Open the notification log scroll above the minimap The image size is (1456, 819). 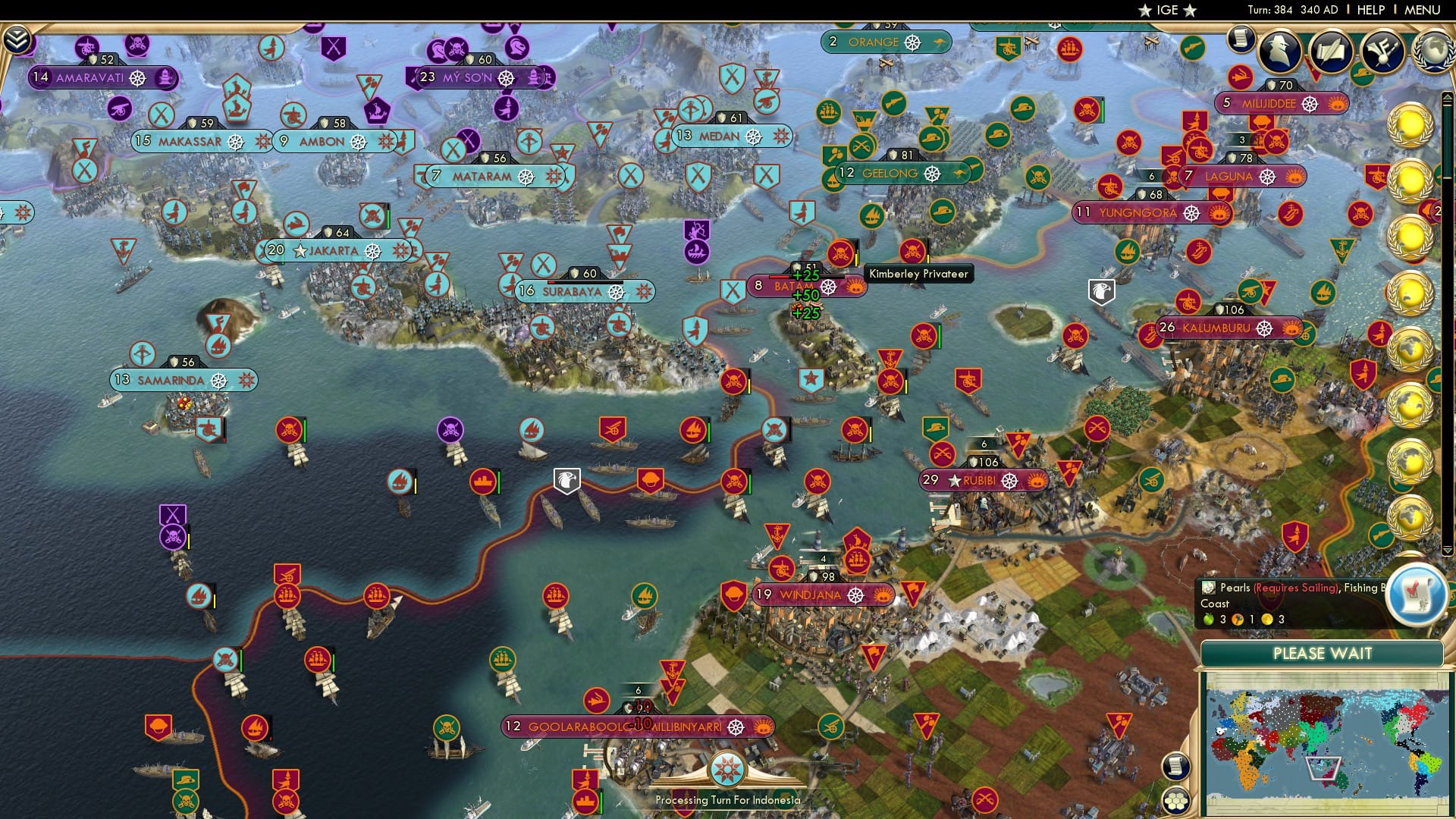click(1175, 766)
